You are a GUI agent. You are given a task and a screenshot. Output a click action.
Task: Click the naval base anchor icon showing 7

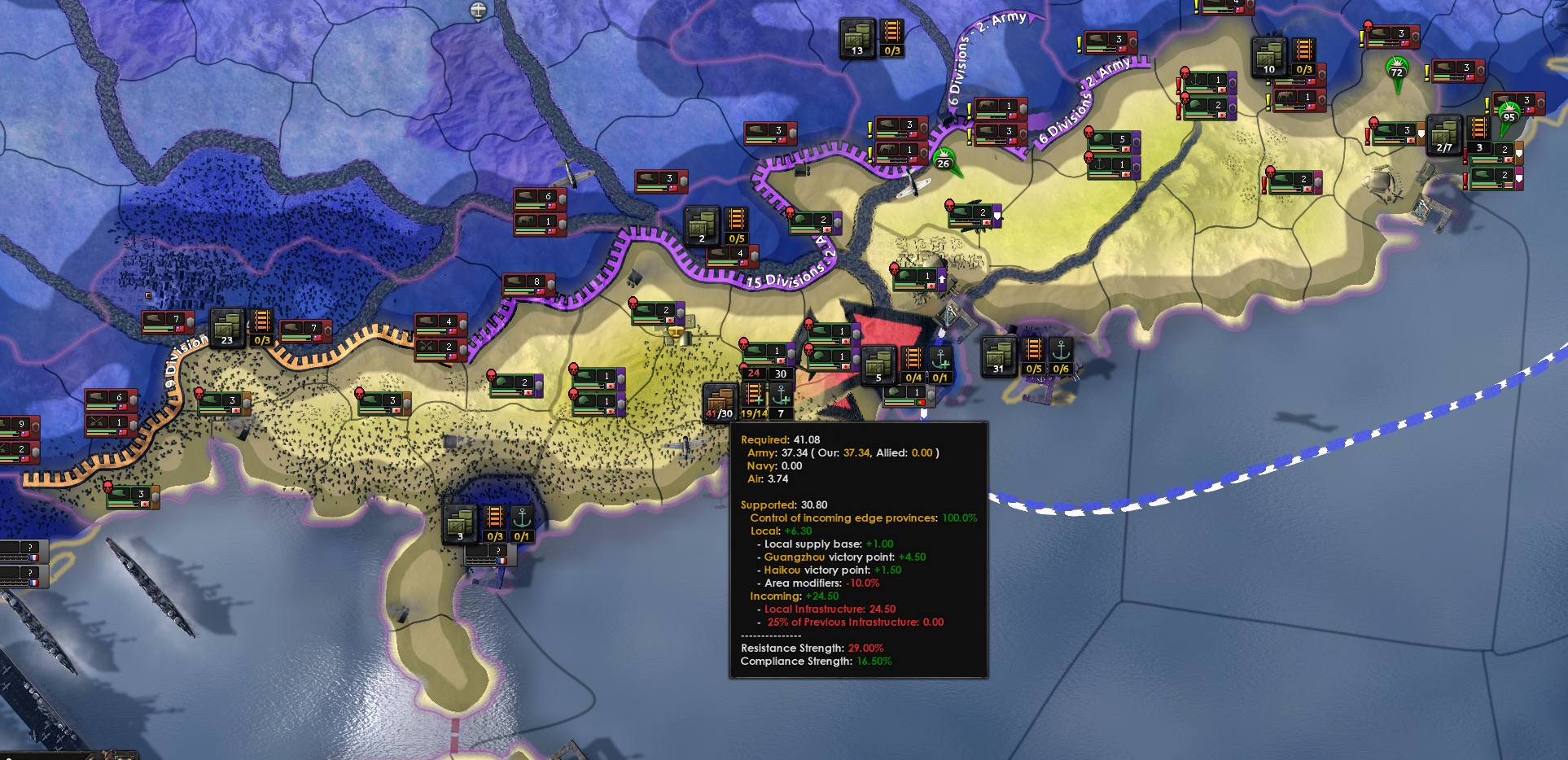click(779, 400)
